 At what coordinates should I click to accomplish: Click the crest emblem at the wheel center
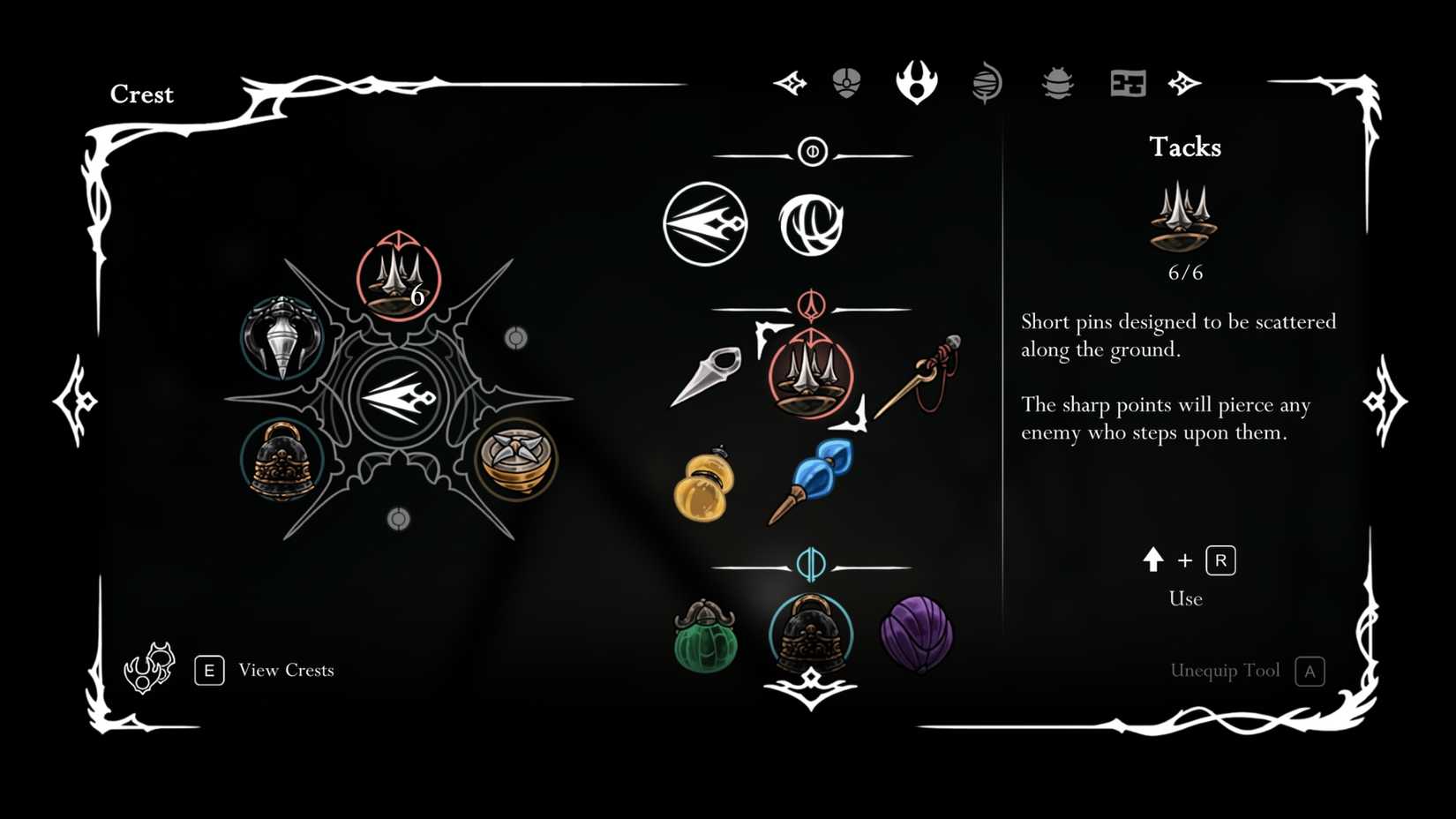coord(402,397)
